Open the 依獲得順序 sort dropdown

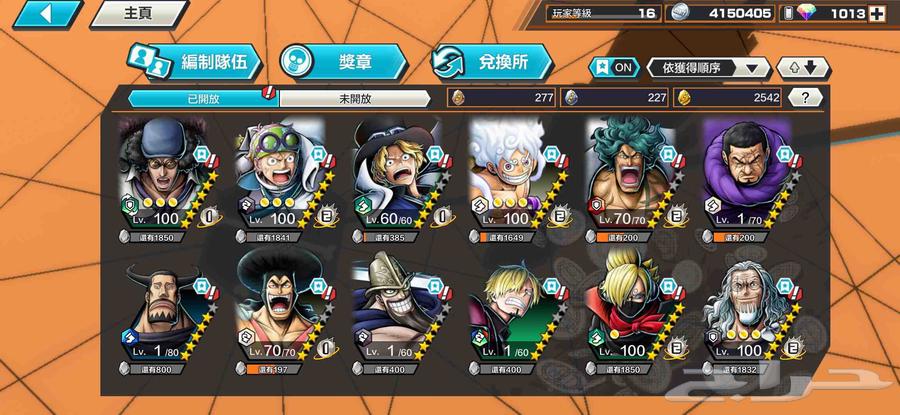click(709, 67)
